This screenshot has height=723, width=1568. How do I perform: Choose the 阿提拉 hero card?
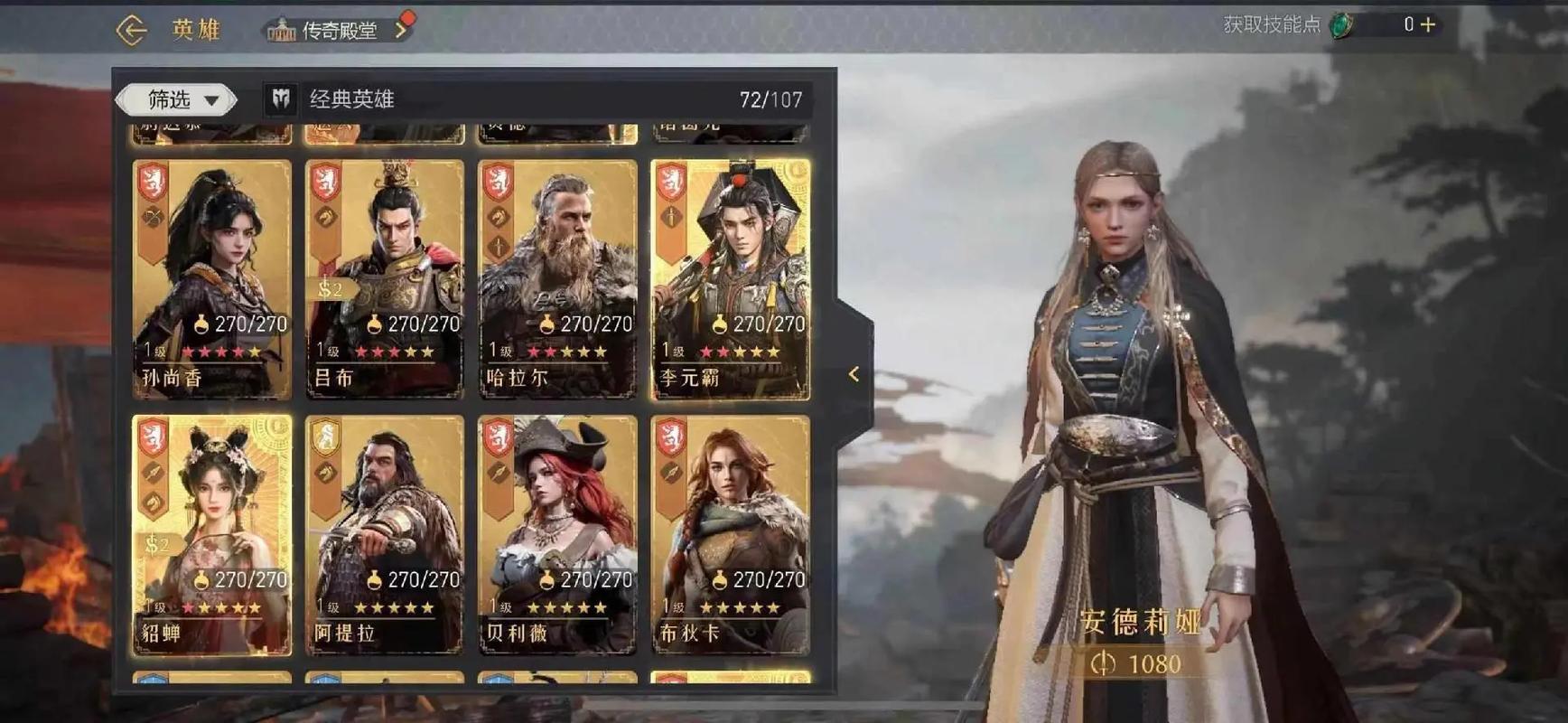tap(385, 534)
